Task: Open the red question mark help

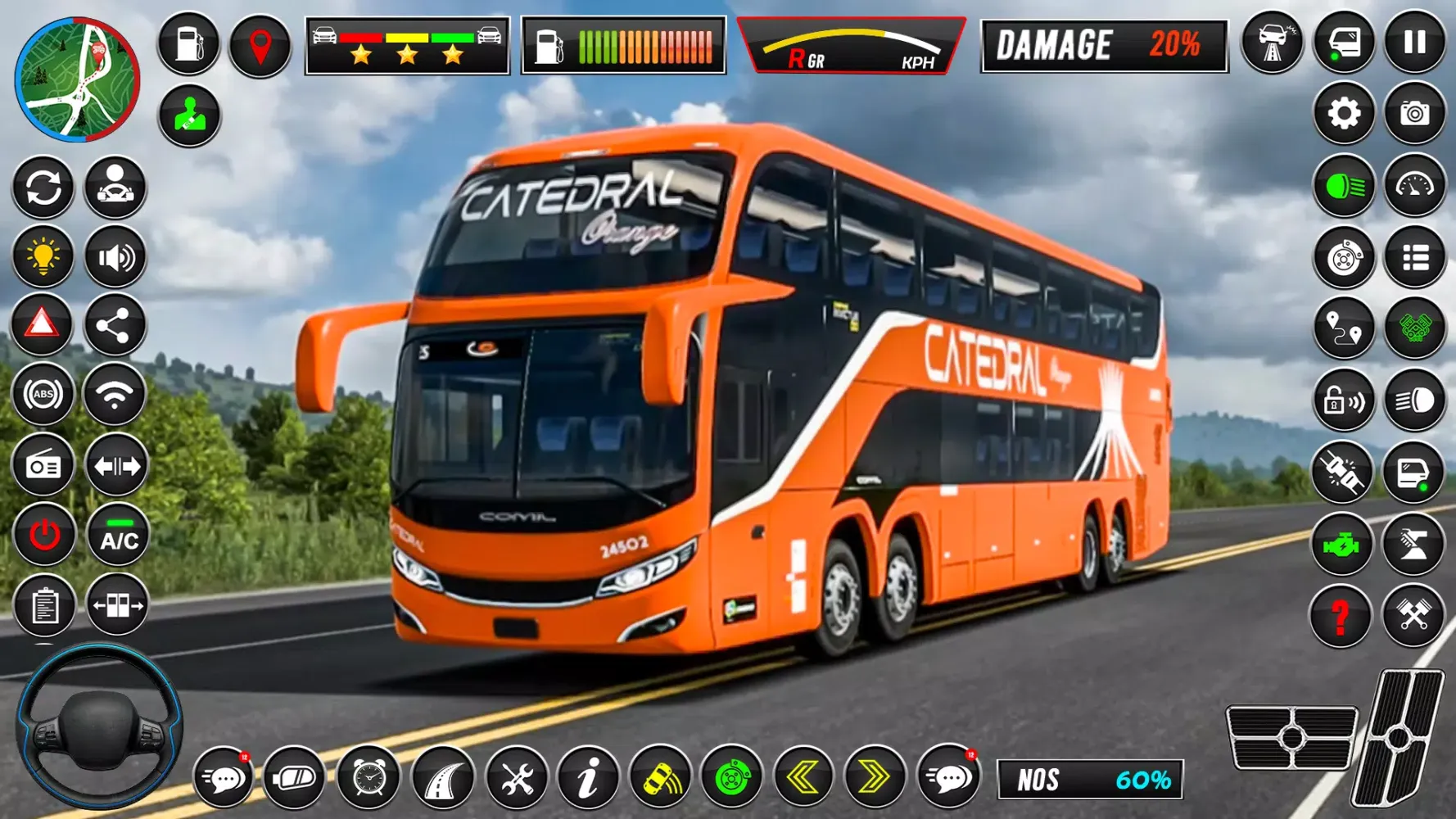Action: (1341, 616)
